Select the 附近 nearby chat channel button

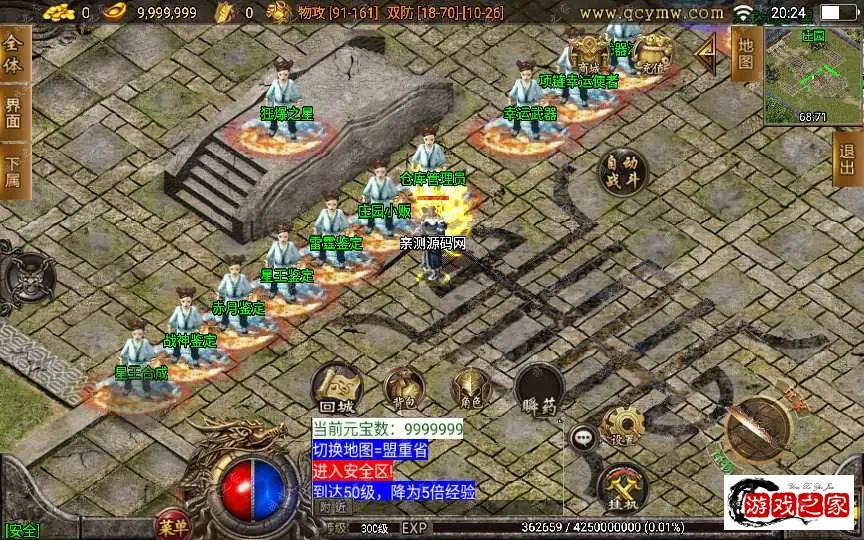coord(335,507)
